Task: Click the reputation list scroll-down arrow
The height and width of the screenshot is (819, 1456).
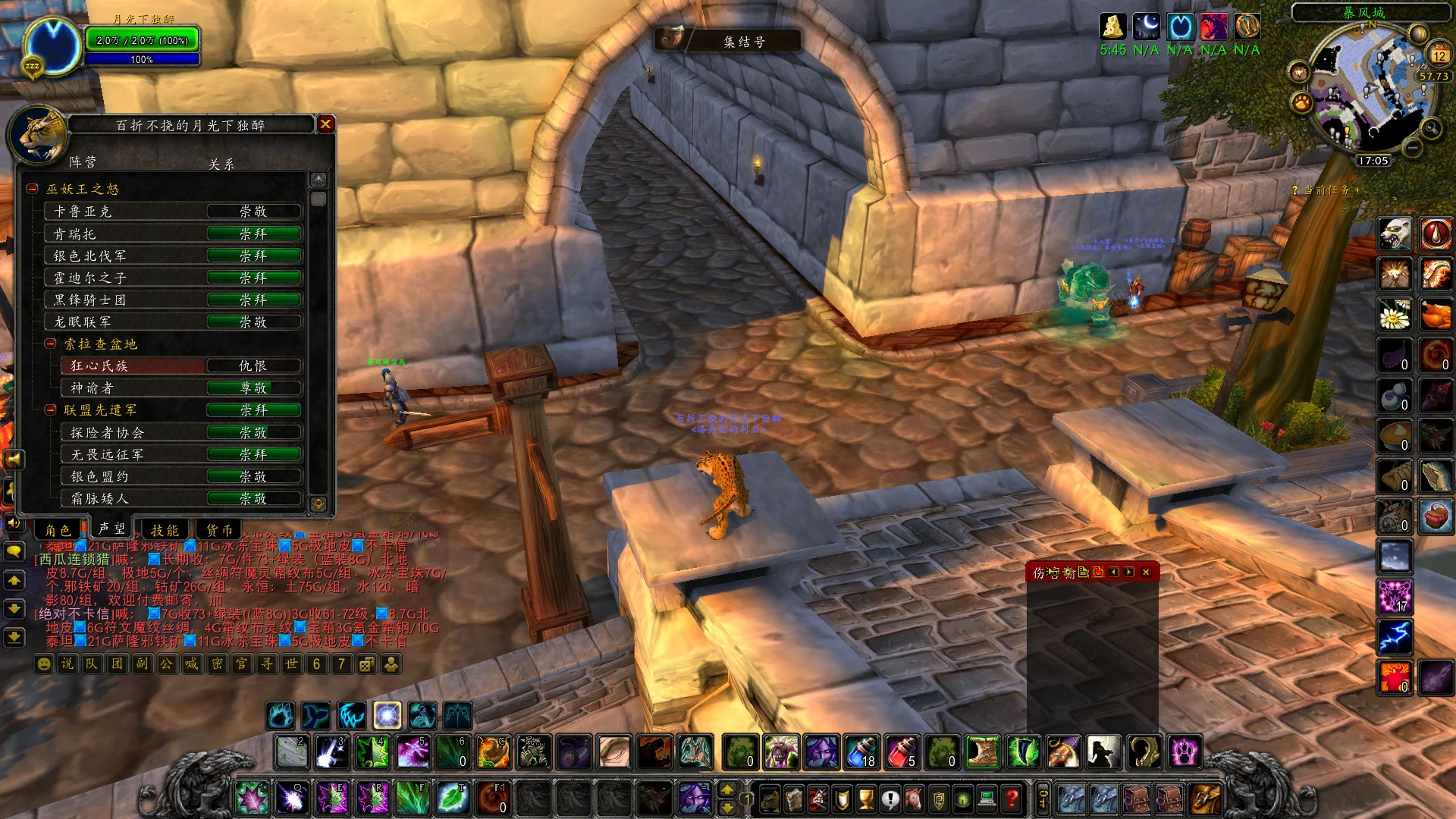Action: tap(318, 503)
